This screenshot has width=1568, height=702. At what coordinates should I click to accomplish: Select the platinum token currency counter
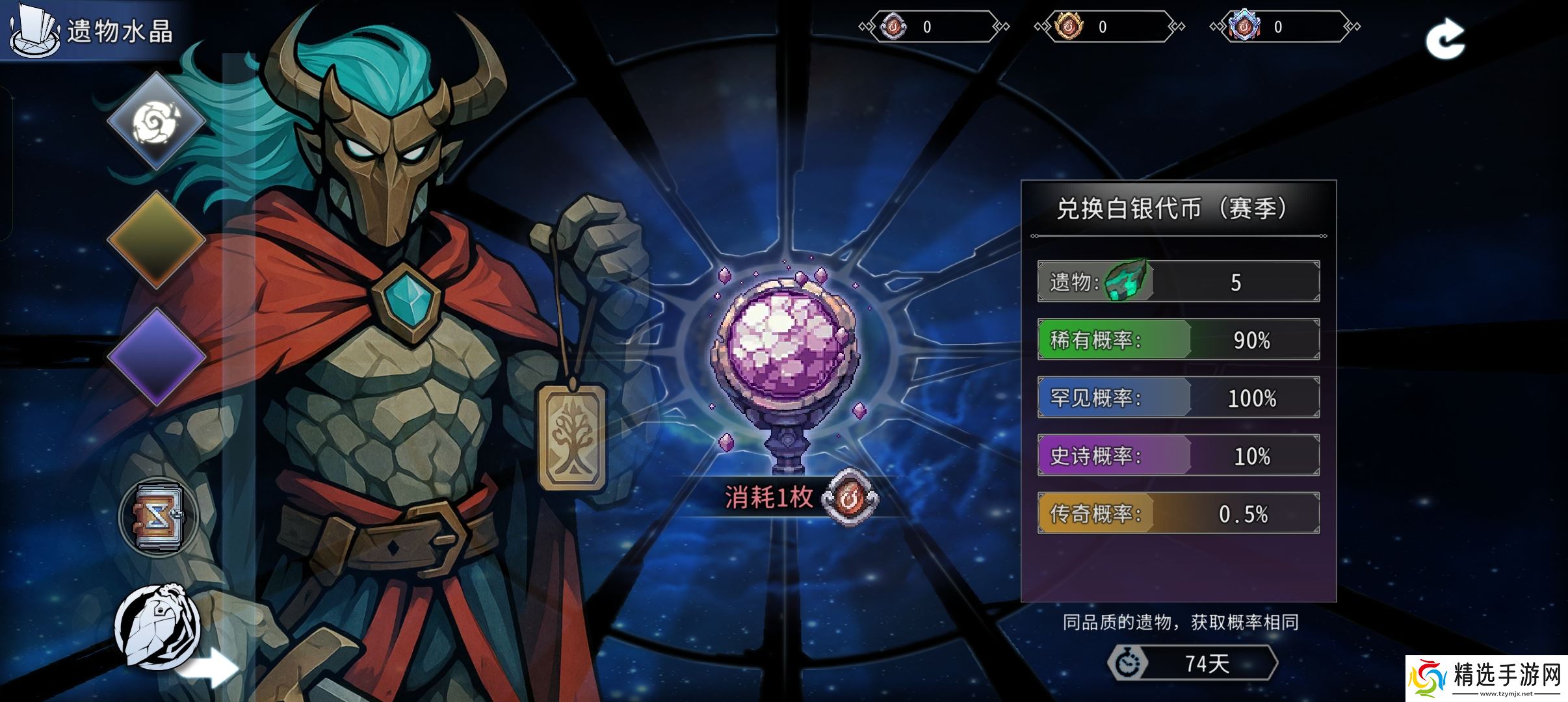(1281, 27)
